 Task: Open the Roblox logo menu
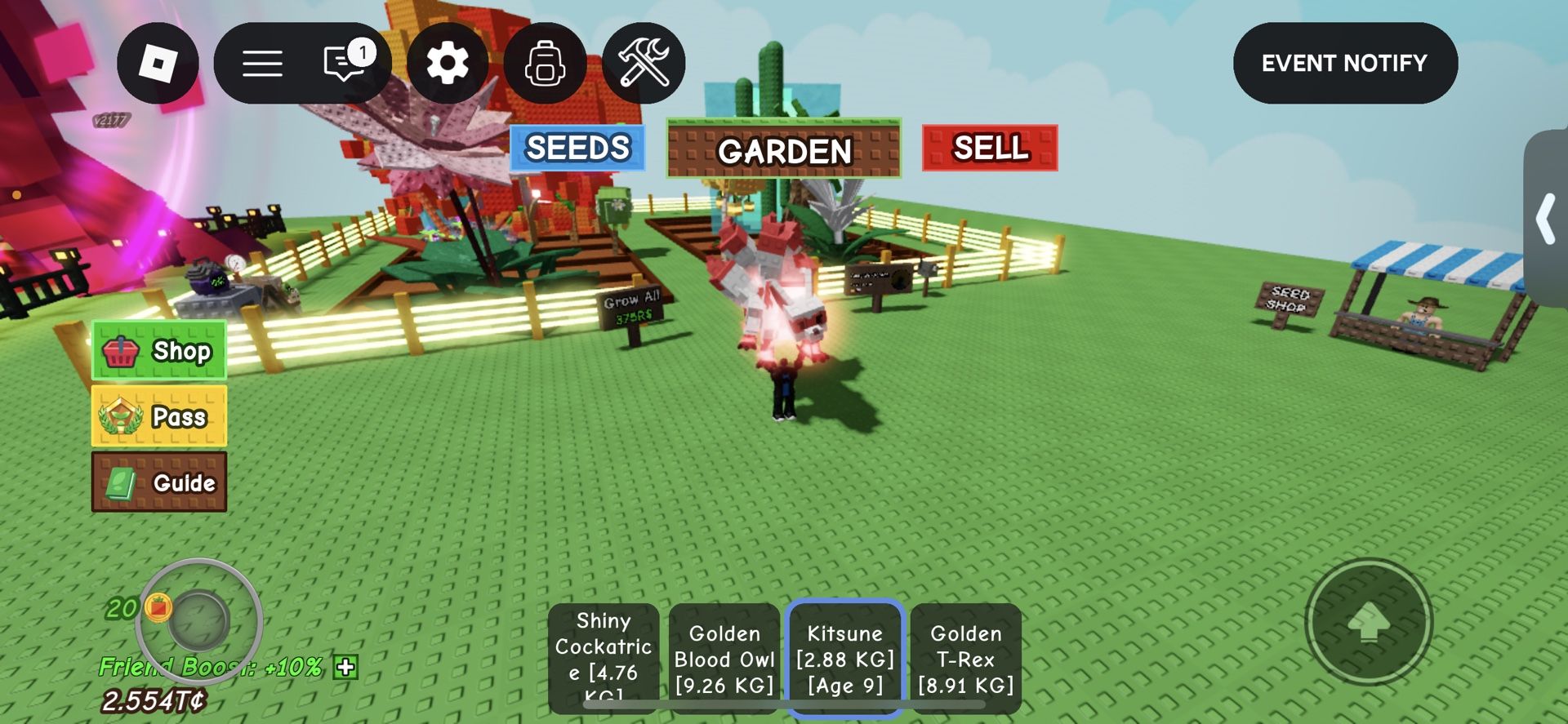pyautogui.click(x=160, y=62)
